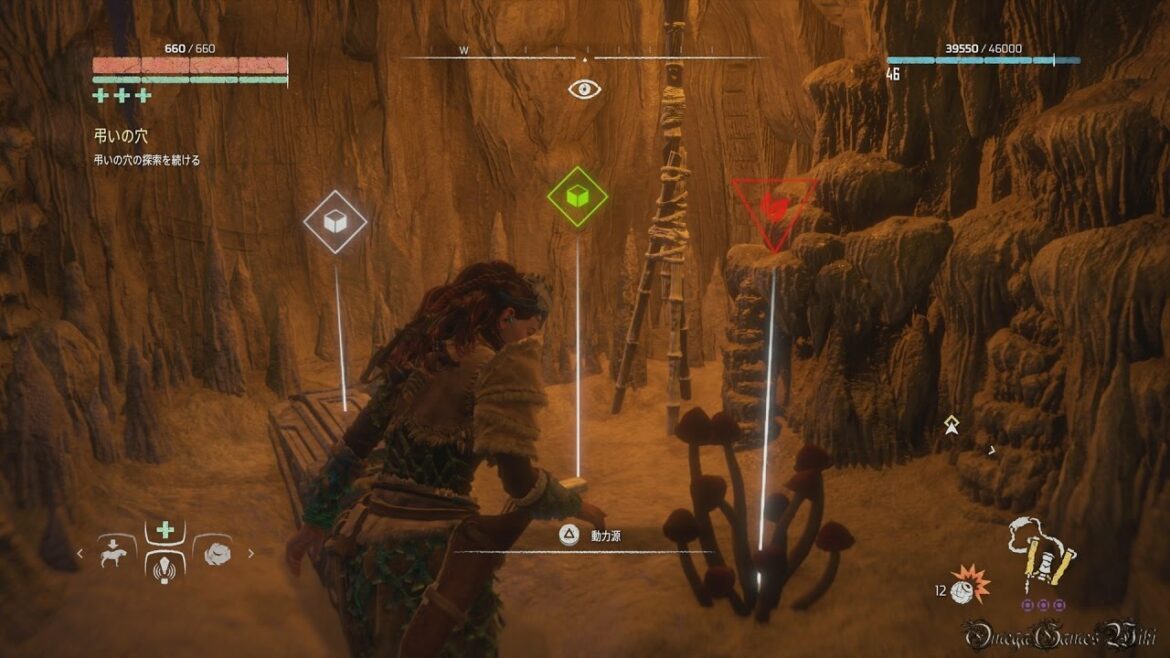
Task: Activate the lure call tool slot
Action: (165, 566)
